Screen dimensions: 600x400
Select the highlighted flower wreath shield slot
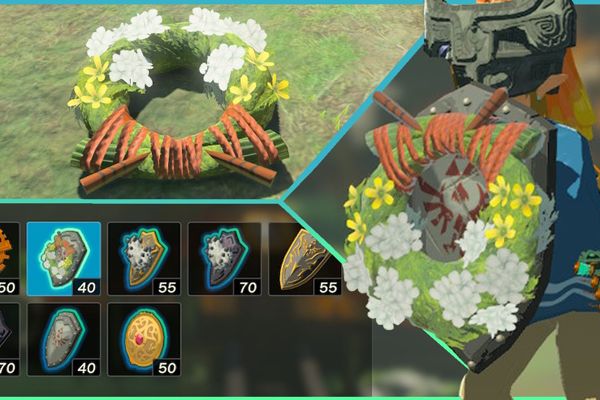pyautogui.click(x=64, y=258)
